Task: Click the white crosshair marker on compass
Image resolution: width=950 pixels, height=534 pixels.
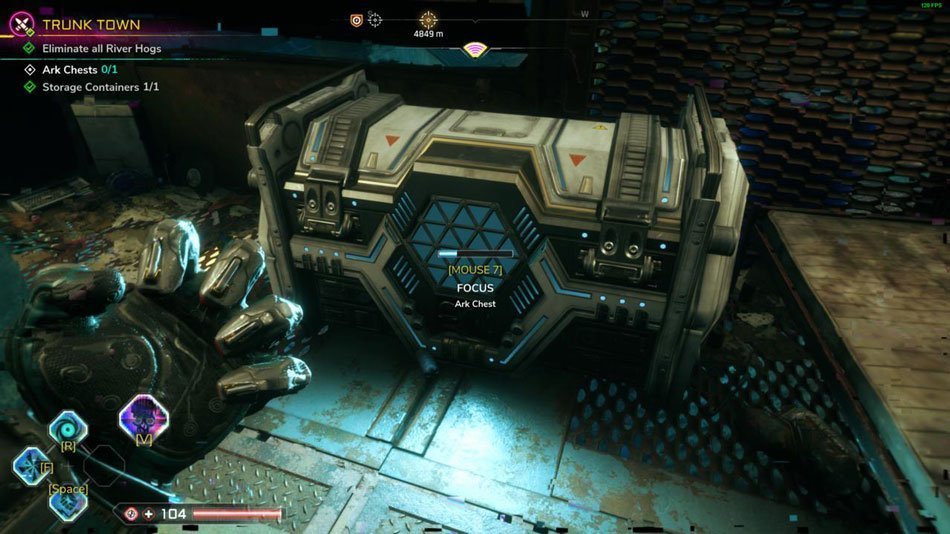Action: [375, 19]
